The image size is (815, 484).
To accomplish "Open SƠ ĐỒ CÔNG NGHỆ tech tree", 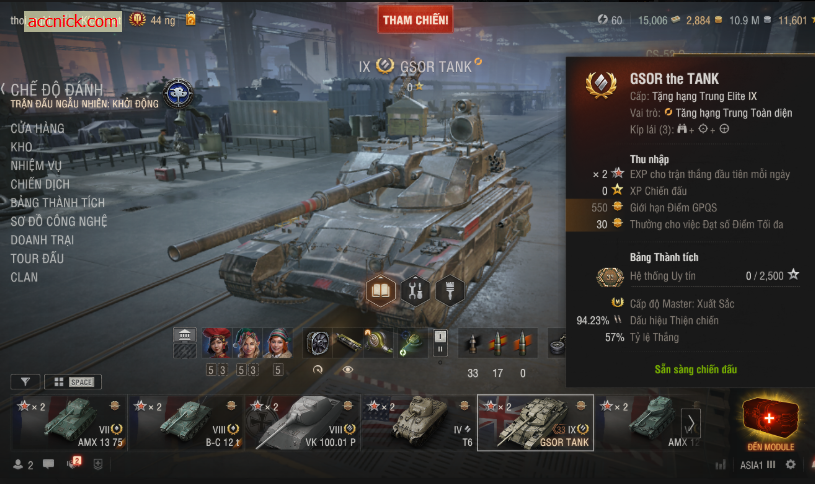I will coord(59,222).
